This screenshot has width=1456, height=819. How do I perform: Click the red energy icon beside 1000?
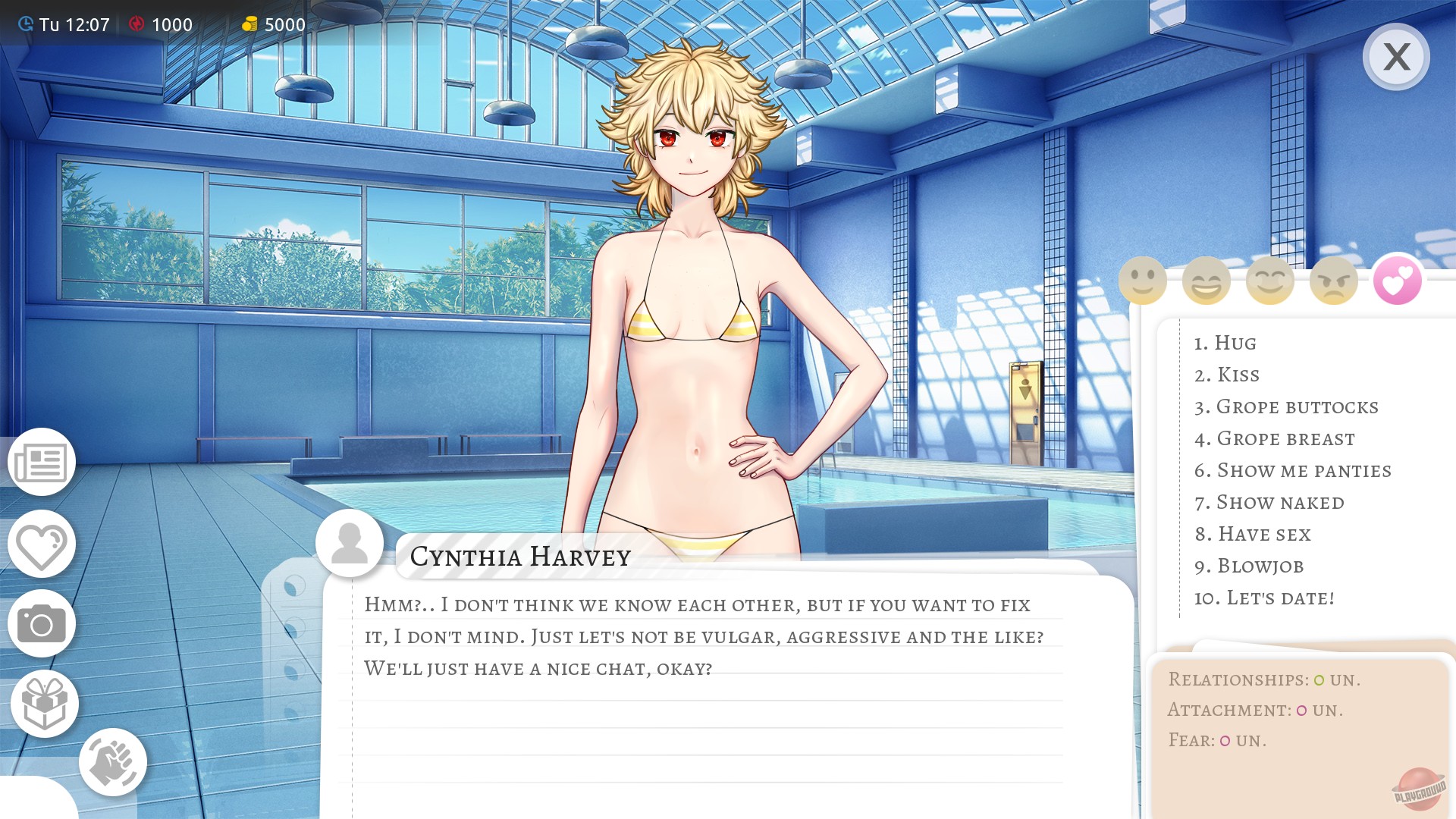click(136, 24)
